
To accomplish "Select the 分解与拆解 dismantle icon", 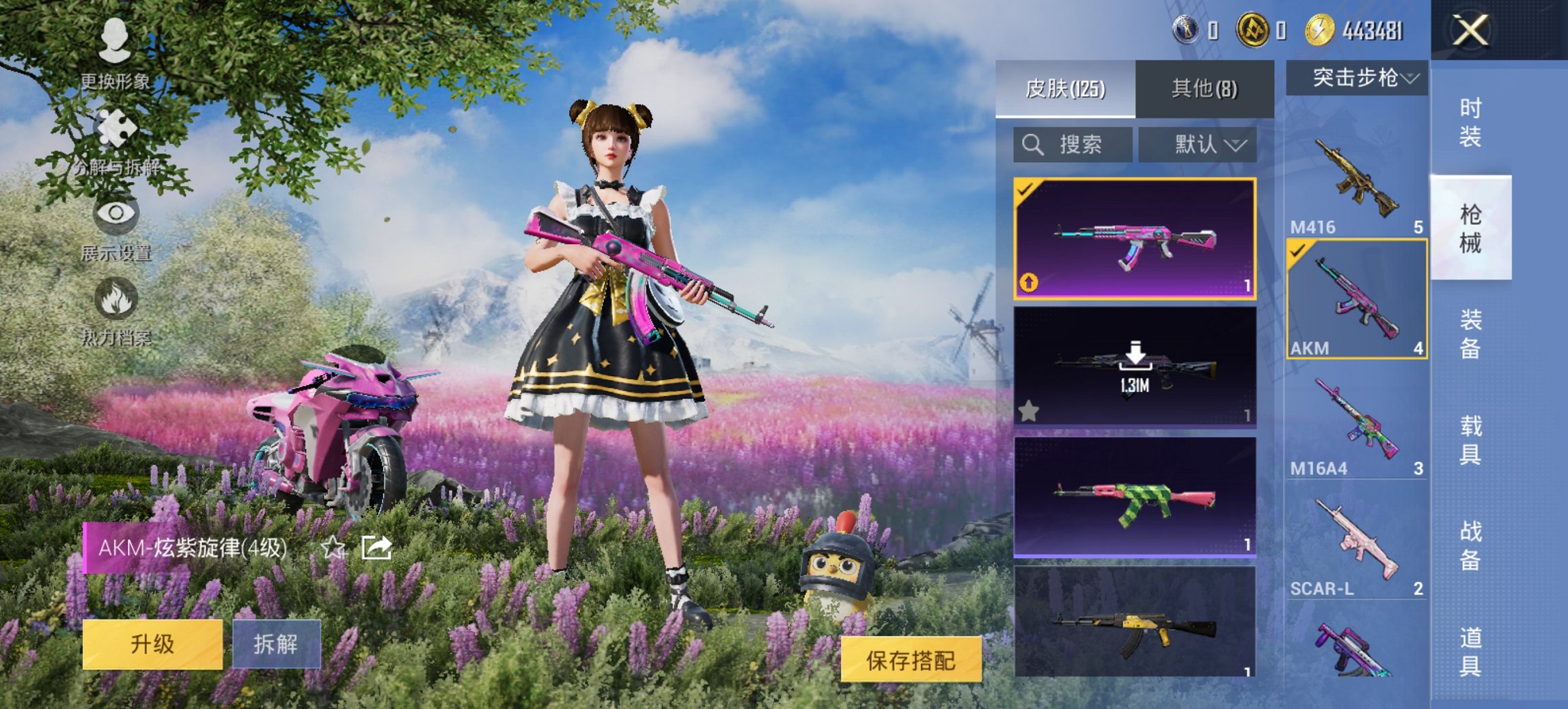I will (115, 130).
